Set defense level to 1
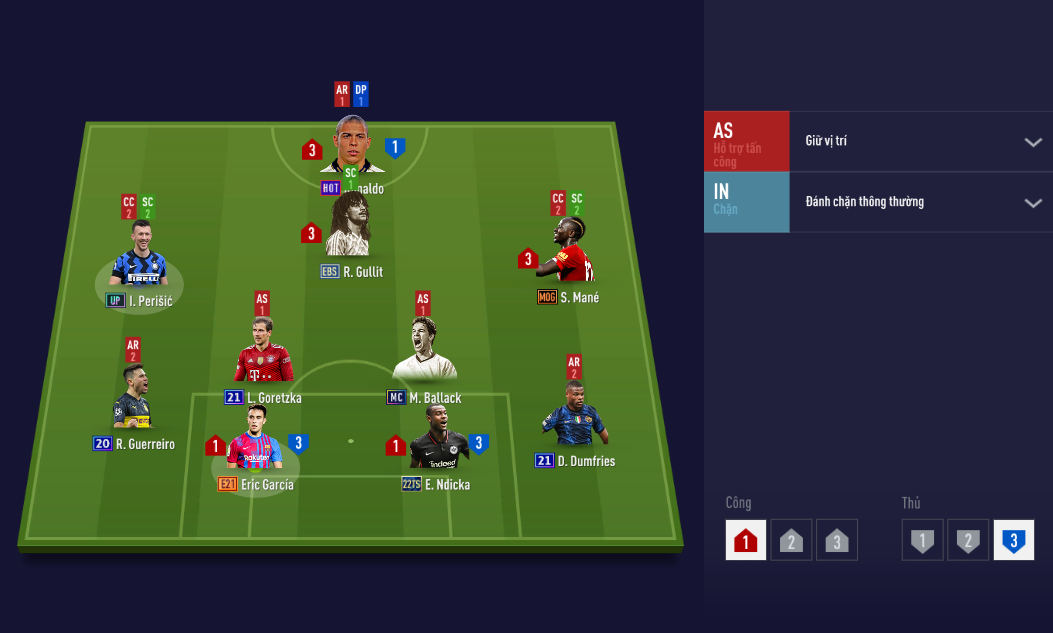The height and width of the screenshot is (633, 1053). point(922,540)
